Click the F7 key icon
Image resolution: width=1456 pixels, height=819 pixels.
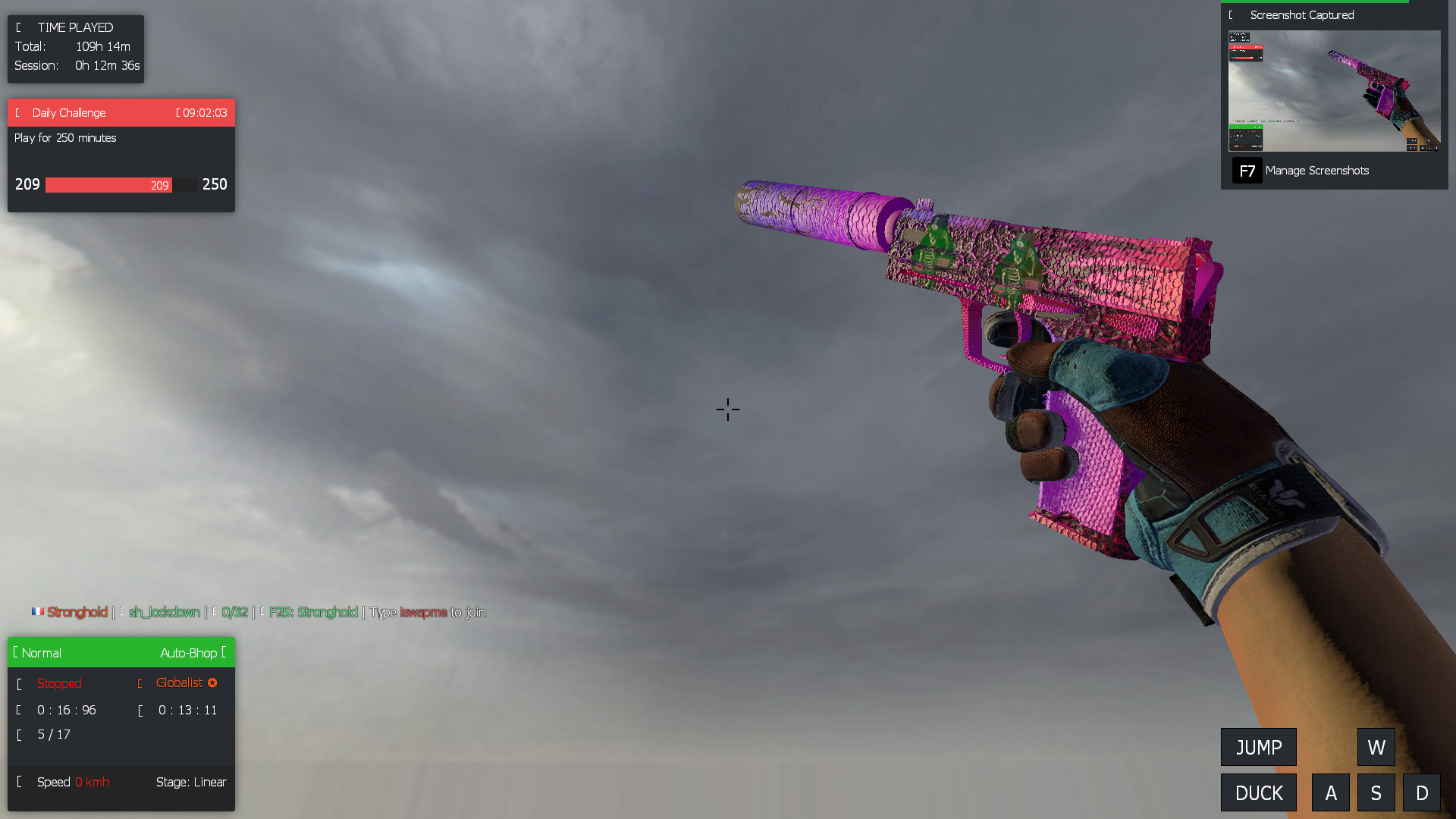point(1247,171)
